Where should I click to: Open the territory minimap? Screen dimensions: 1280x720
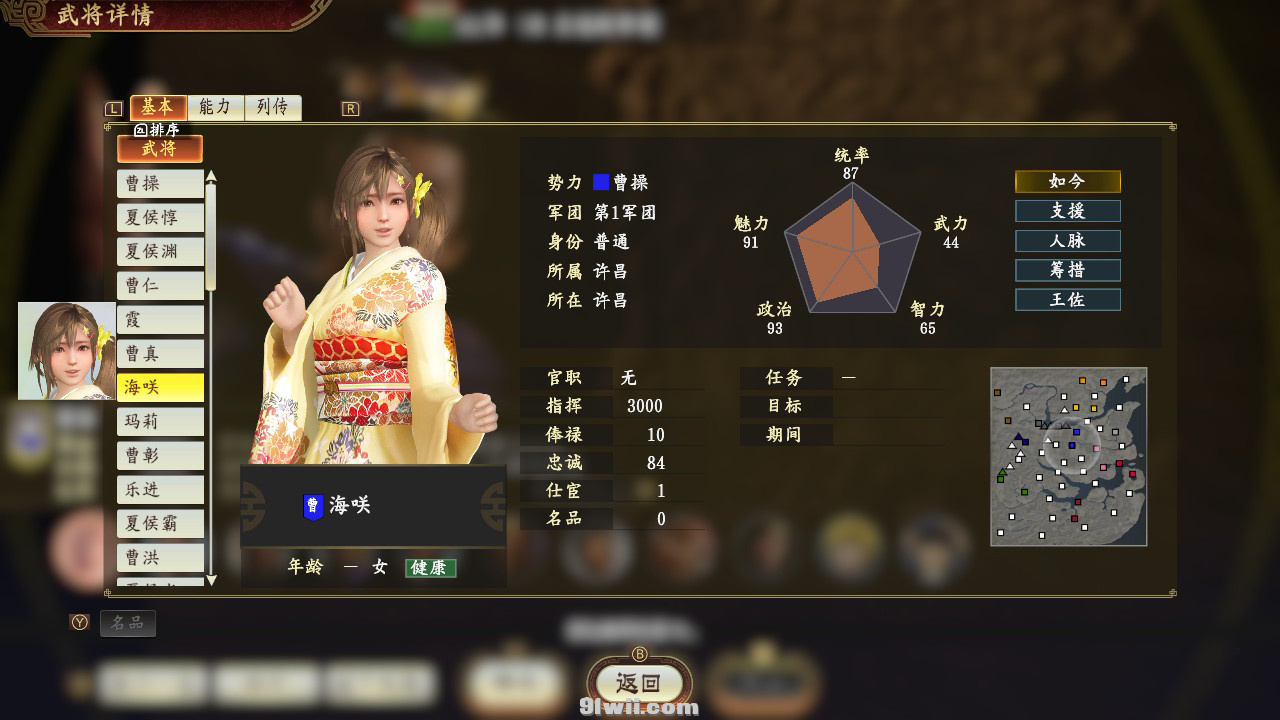click(1068, 457)
